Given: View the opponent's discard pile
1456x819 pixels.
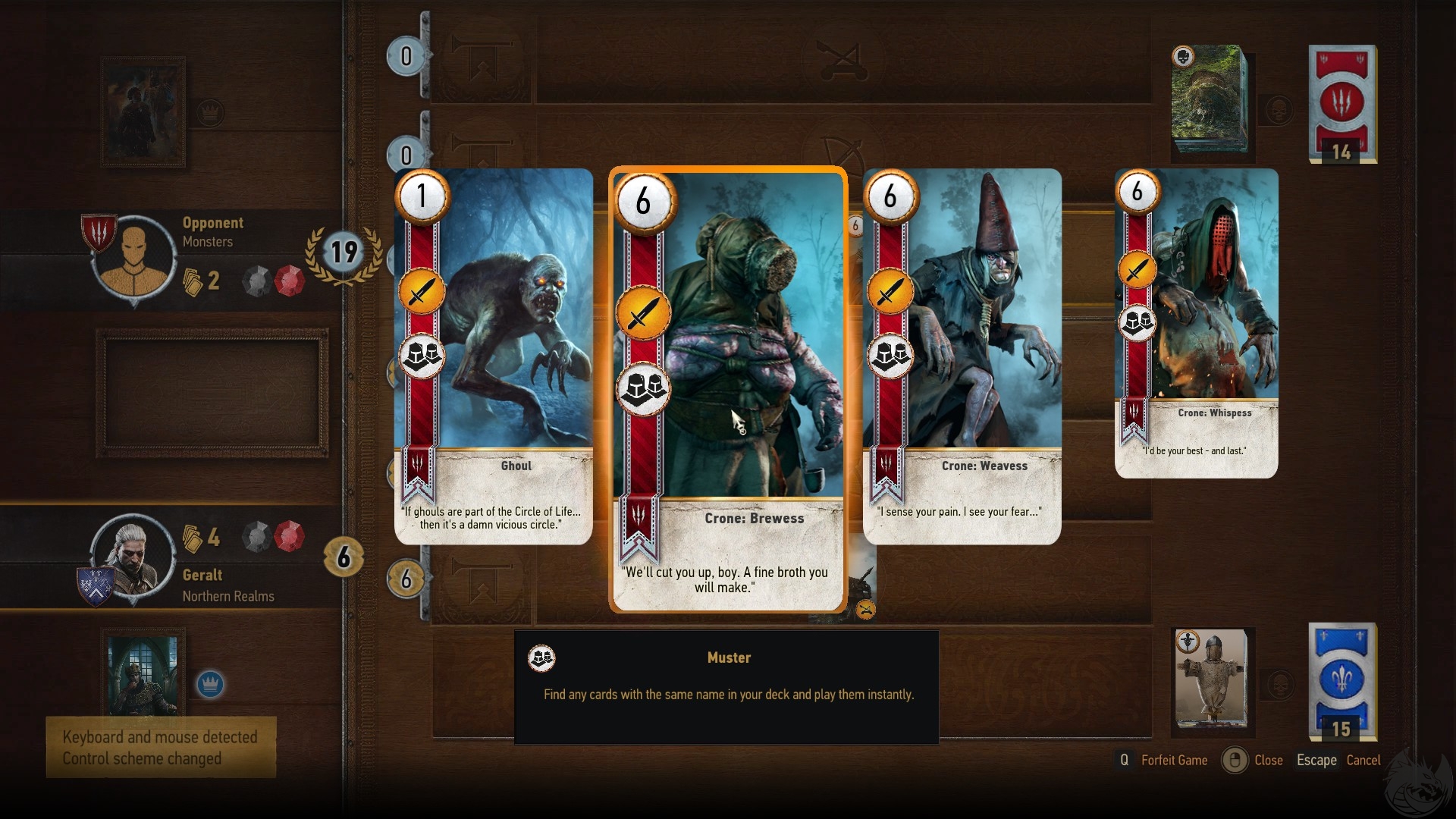Looking at the screenshot, I should (x=1209, y=102).
